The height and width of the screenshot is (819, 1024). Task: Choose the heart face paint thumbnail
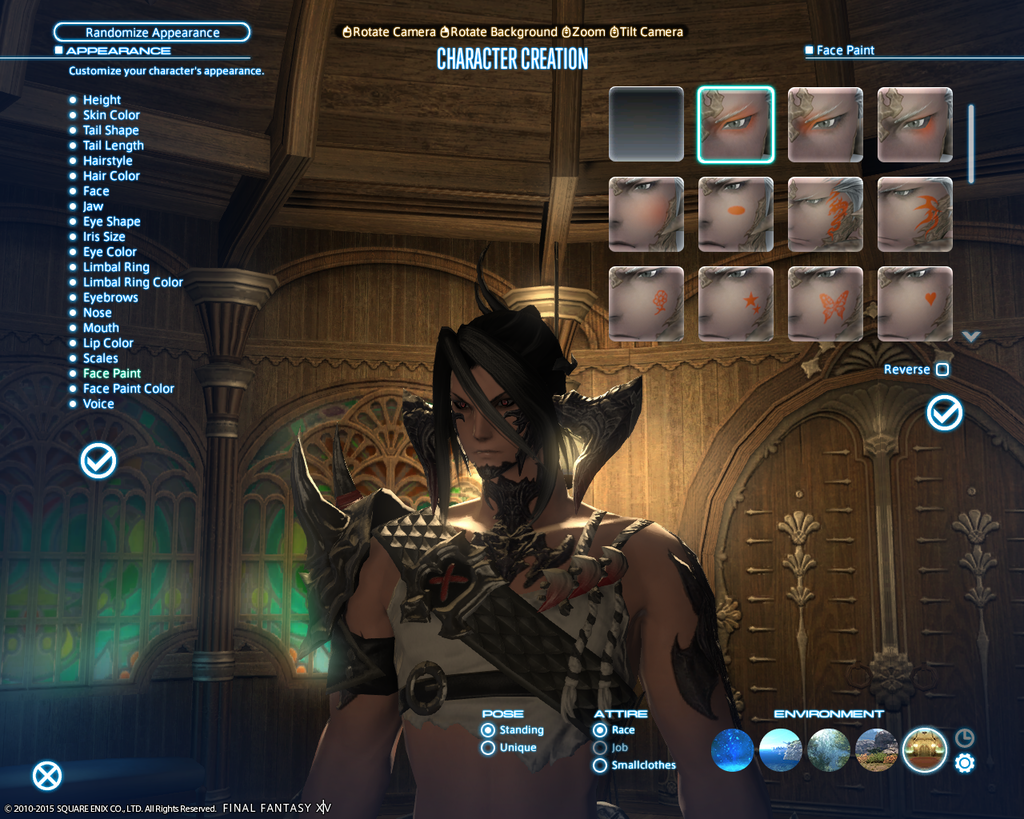coord(915,304)
